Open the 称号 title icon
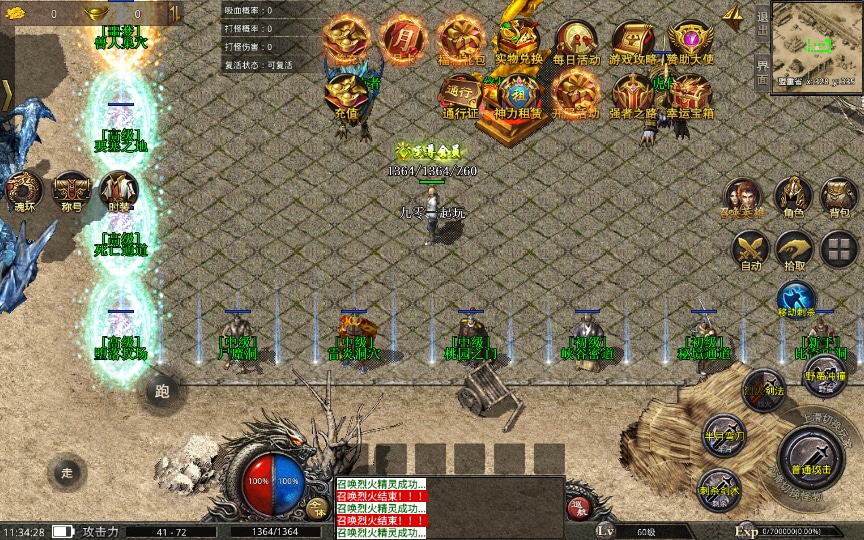Screen dimensions: 864x540 click(x=71, y=190)
